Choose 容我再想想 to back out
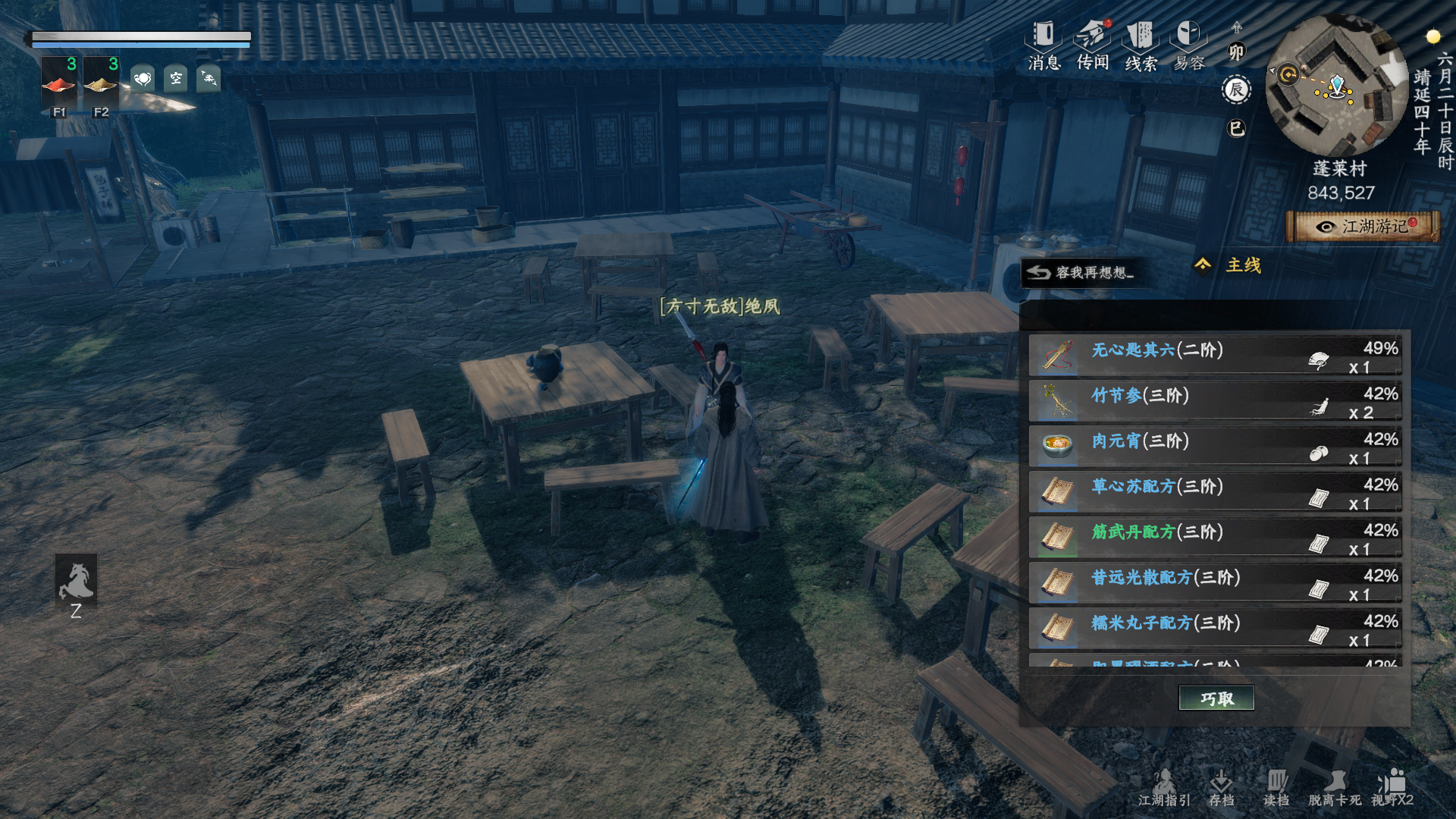Viewport: 1456px width, 819px height. click(x=1081, y=272)
